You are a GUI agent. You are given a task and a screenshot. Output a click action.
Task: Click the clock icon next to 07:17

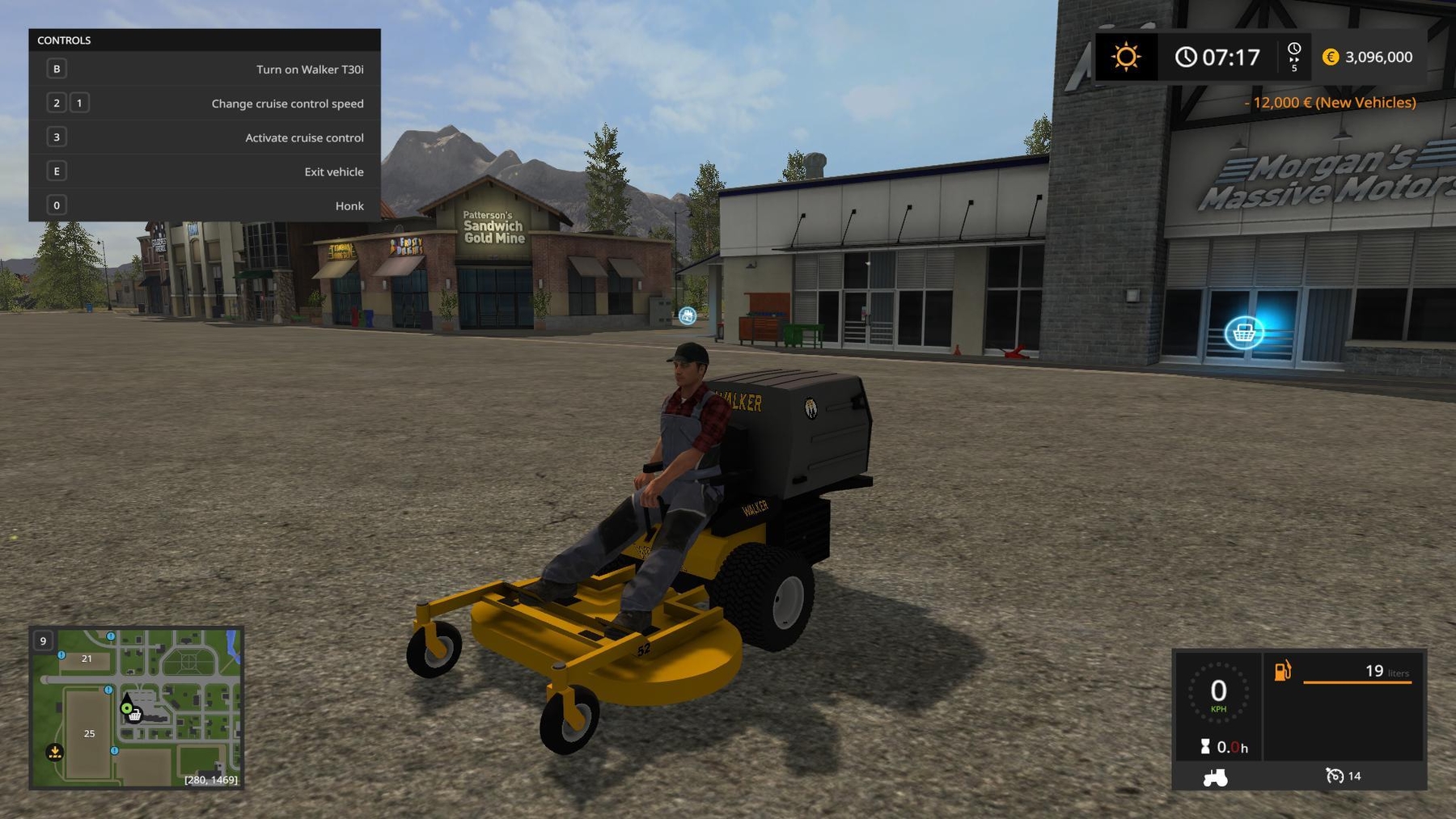1186,57
